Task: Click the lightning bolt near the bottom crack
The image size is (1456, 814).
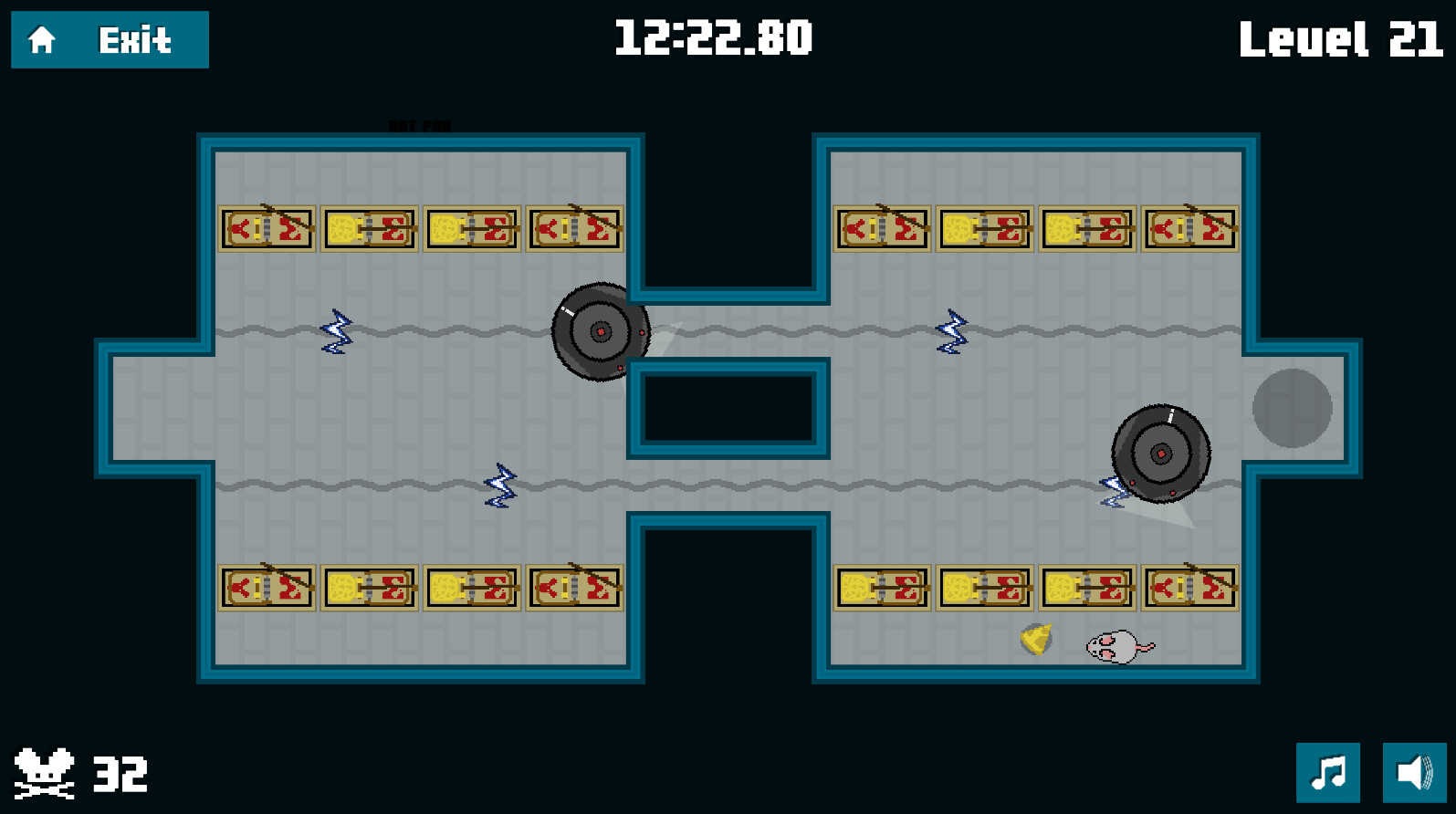Action: [498, 485]
